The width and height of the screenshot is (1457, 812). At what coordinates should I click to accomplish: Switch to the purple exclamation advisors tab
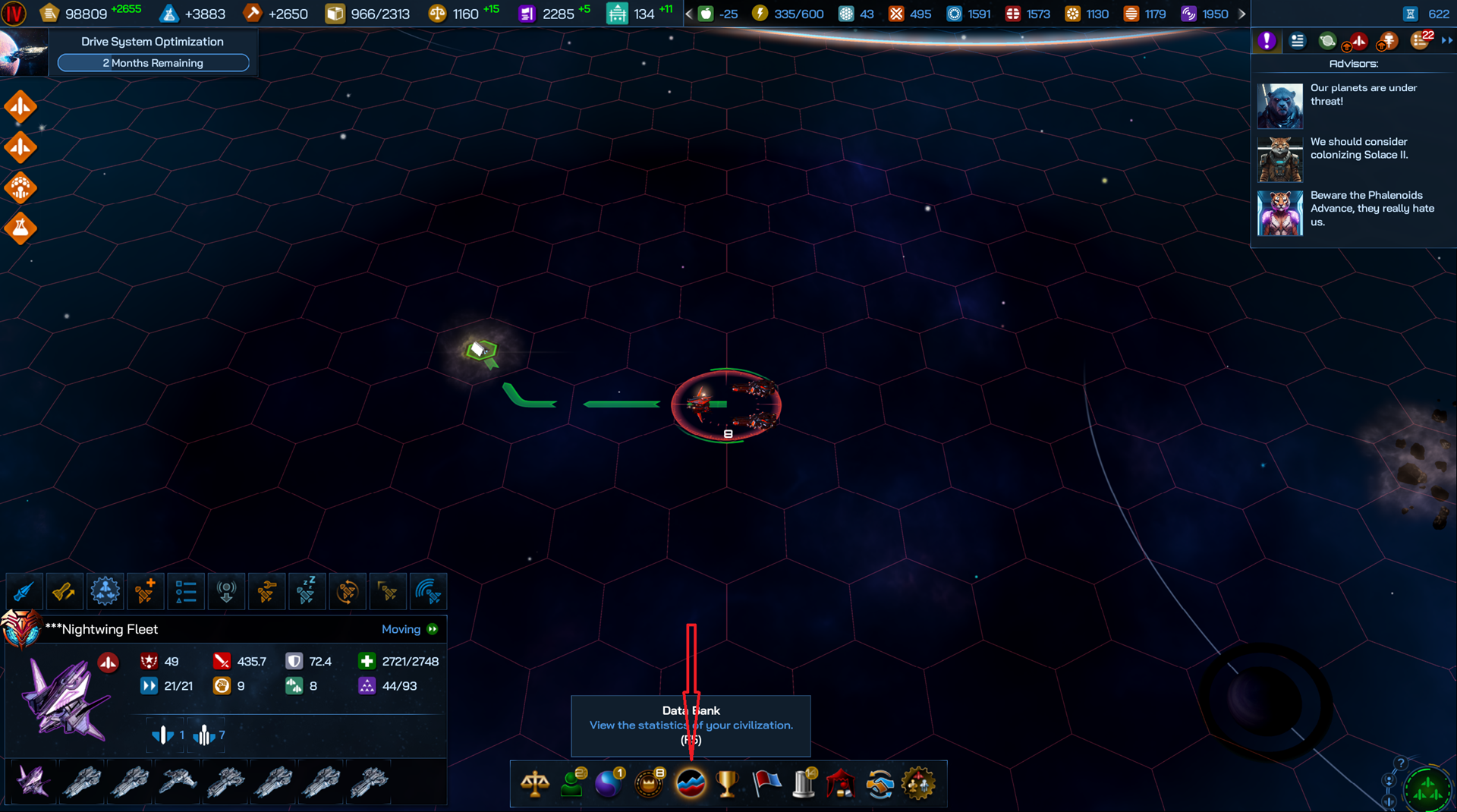tap(1267, 41)
